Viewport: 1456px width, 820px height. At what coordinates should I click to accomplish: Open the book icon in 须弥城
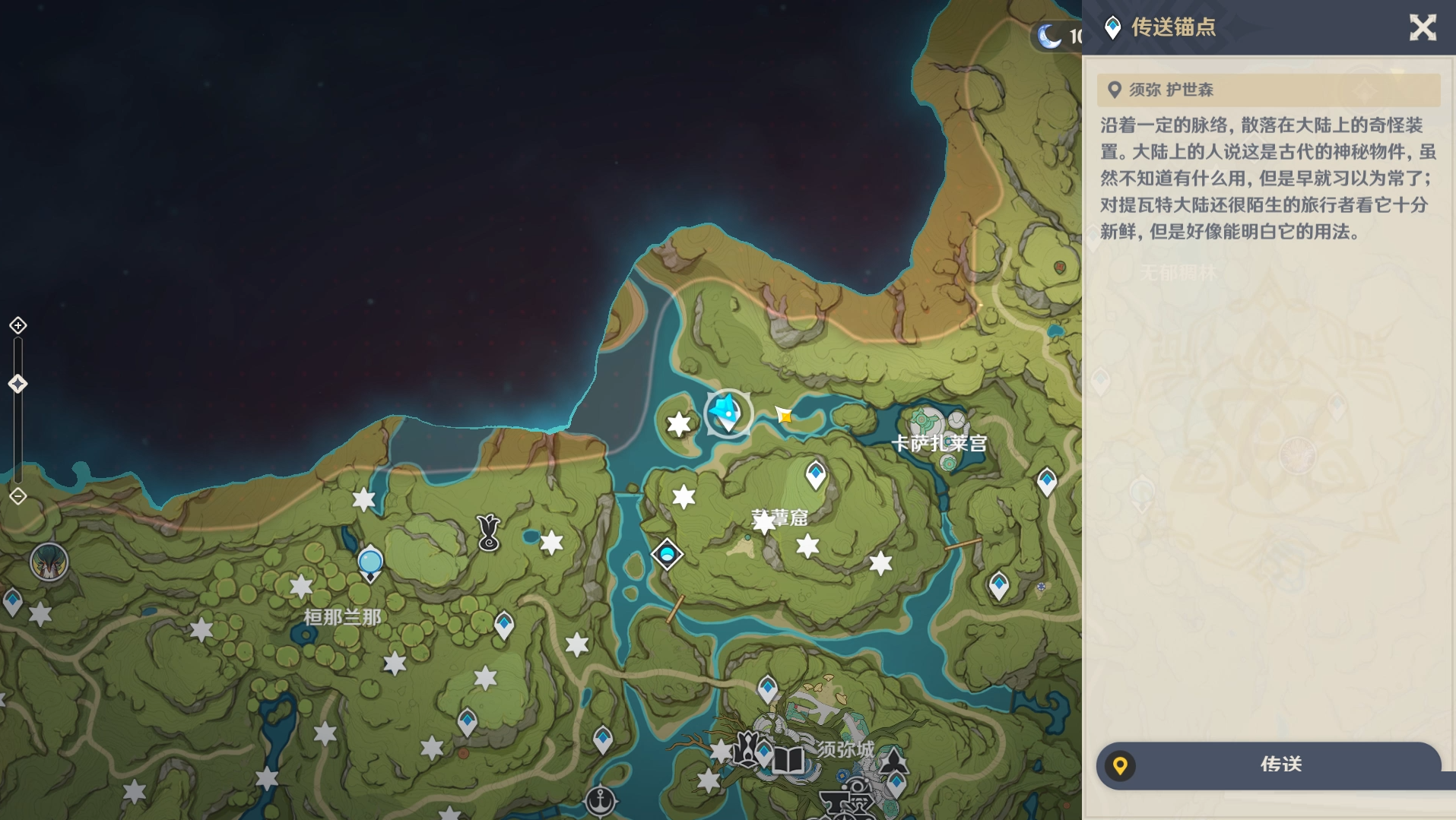(x=788, y=759)
